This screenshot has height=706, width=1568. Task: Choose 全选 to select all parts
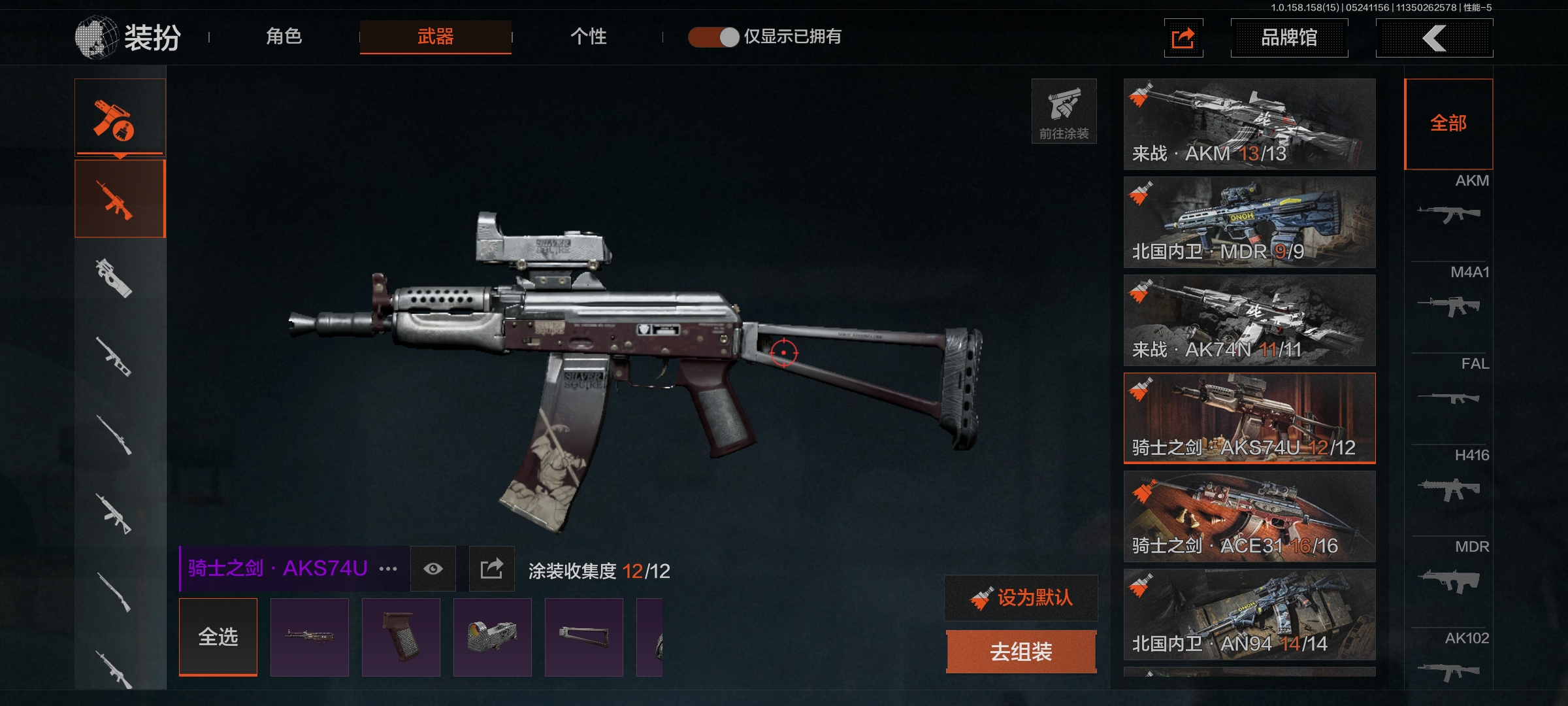pyautogui.click(x=218, y=637)
